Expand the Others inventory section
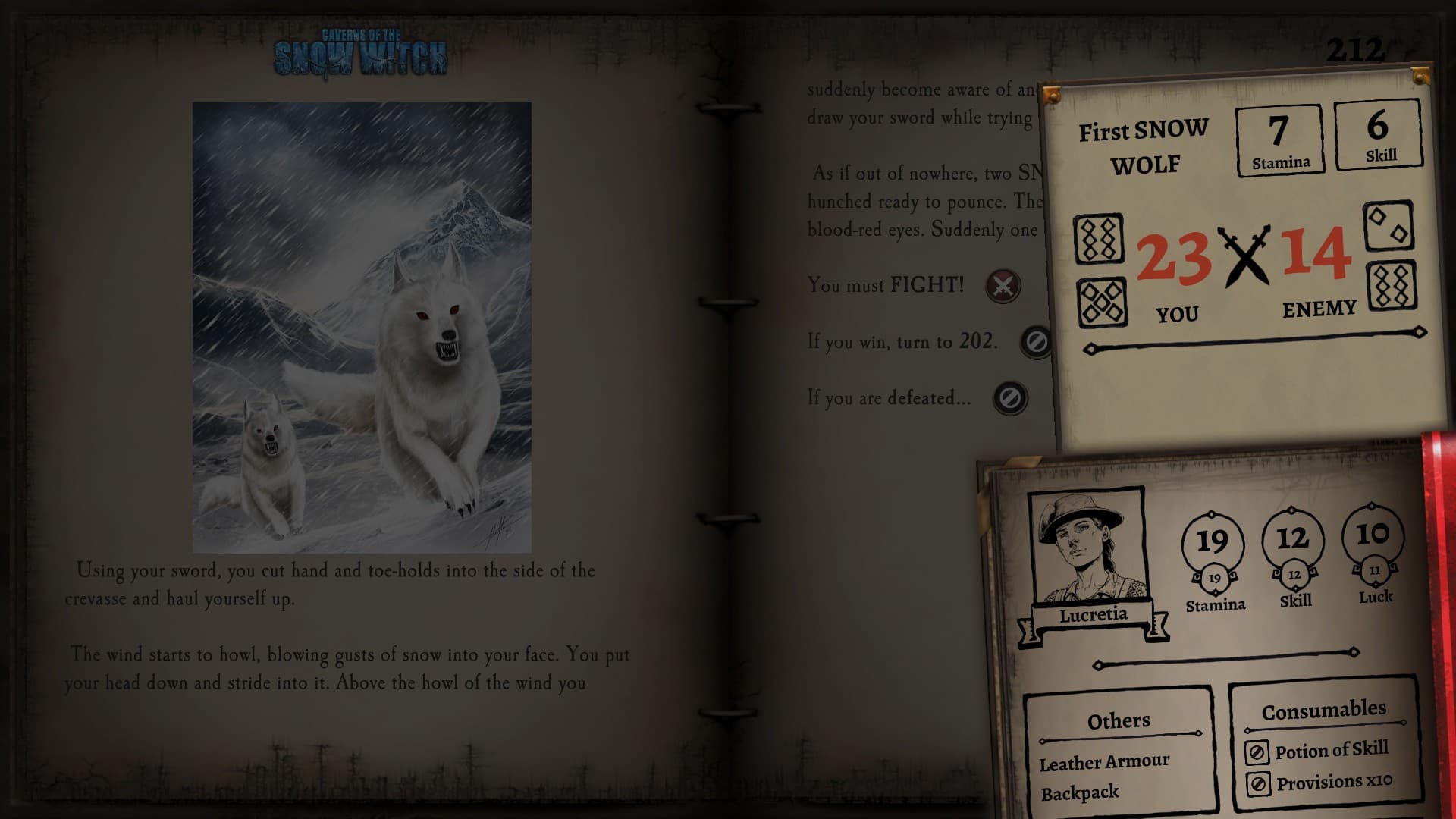This screenshot has width=1456, height=819. [1117, 720]
